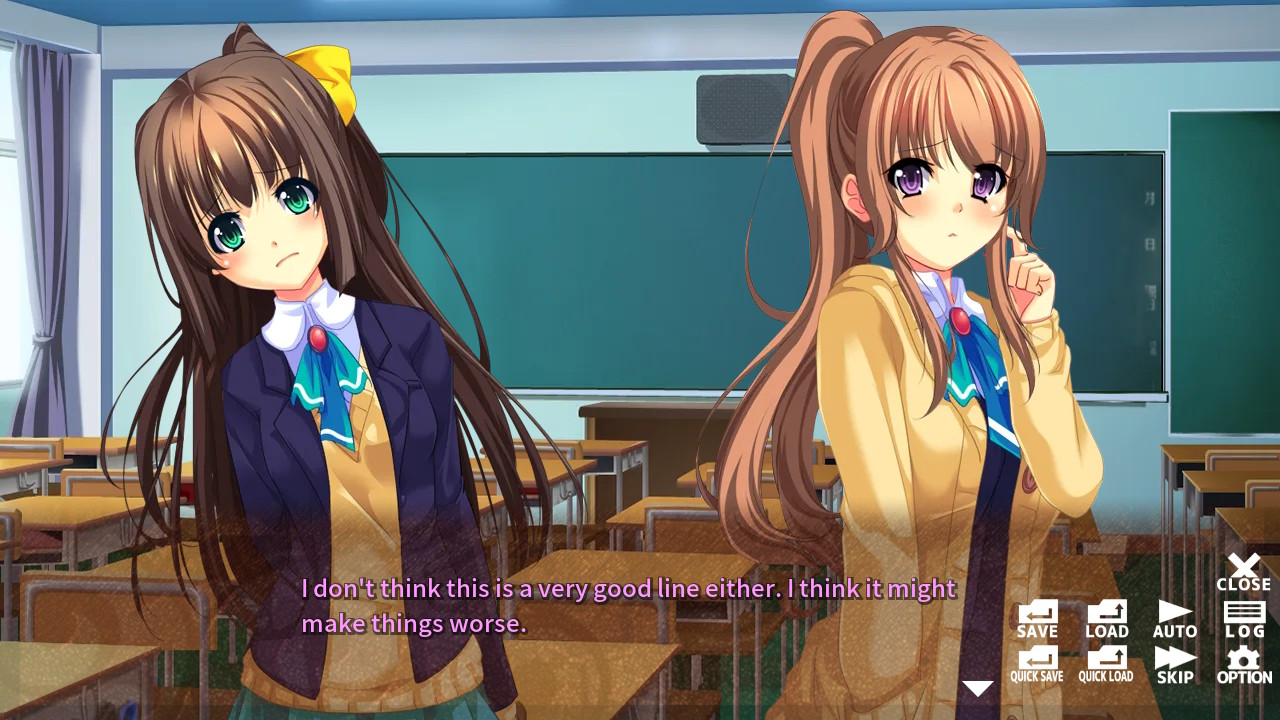Image resolution: width=1280 pixels, height=720 pixels.
Task: Open the text backlog via the LOG icon
Action: (1243, 613)
